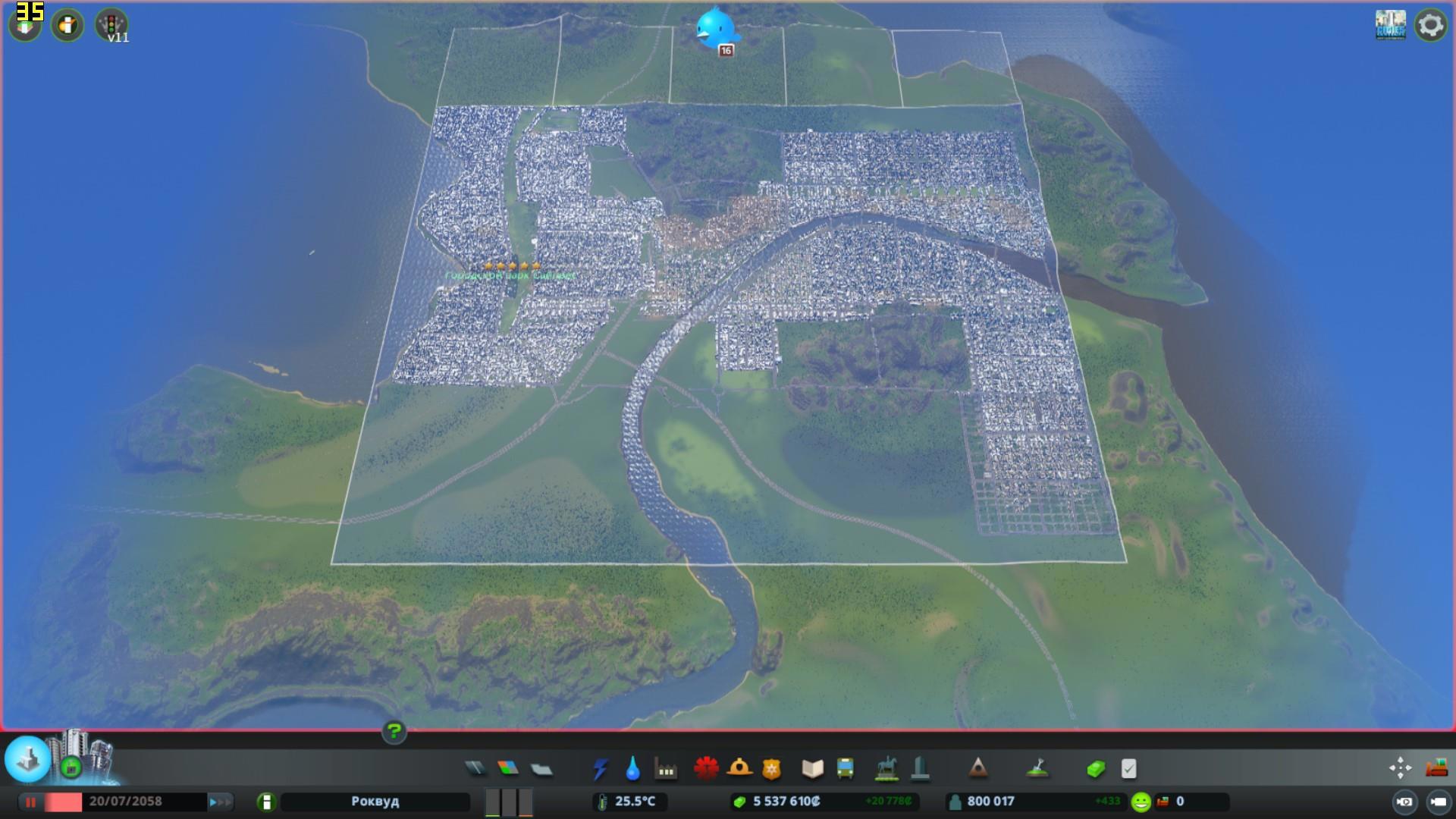This screenshot has width=1456, height=819.
Task: Activate the bulldozer tool
Action: point(1436,767)
